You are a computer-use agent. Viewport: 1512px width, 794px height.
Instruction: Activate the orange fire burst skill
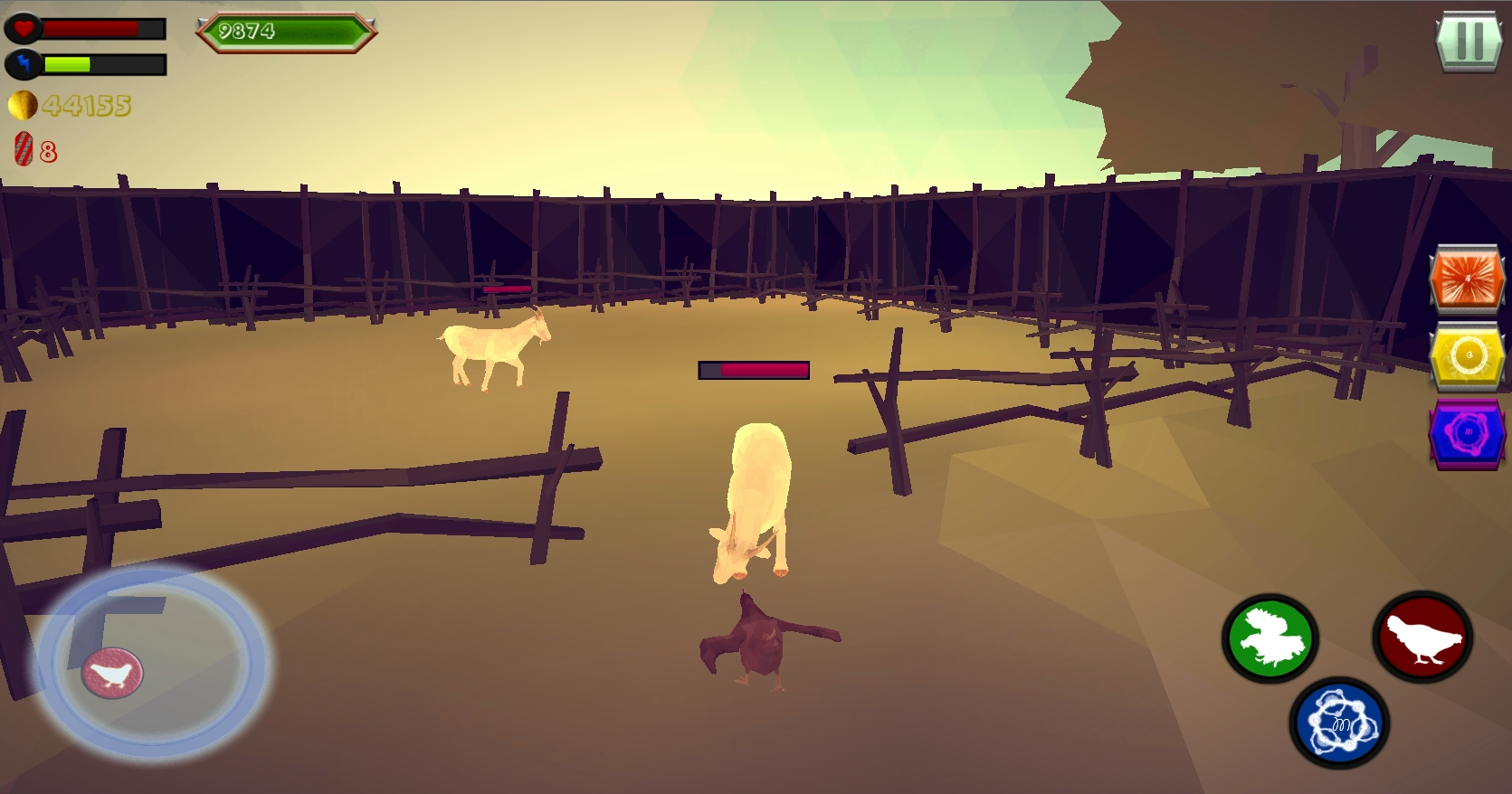pyautogui.click(x=1467, y=279)
